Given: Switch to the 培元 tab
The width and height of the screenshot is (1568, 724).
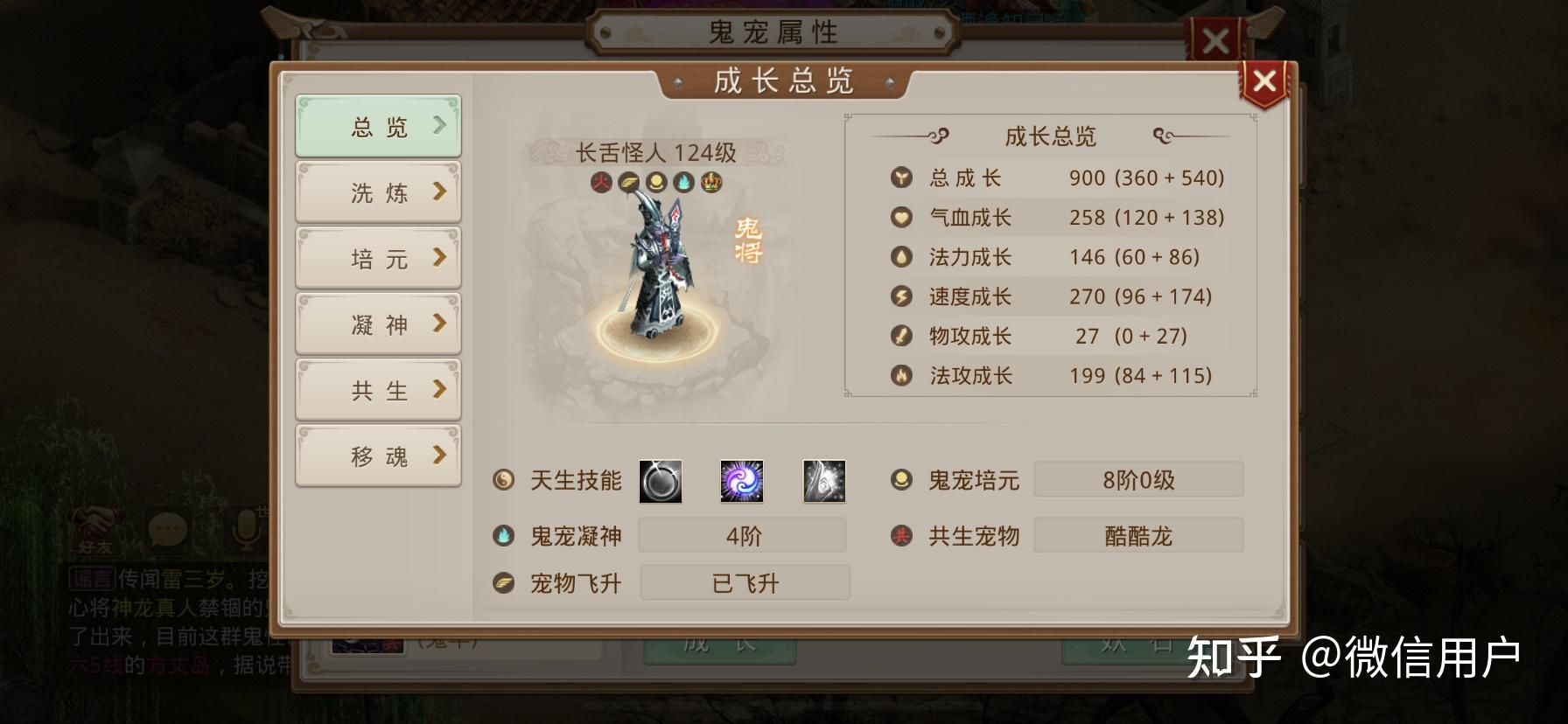Looking at the screenshot, I should (x=378, y=258).
